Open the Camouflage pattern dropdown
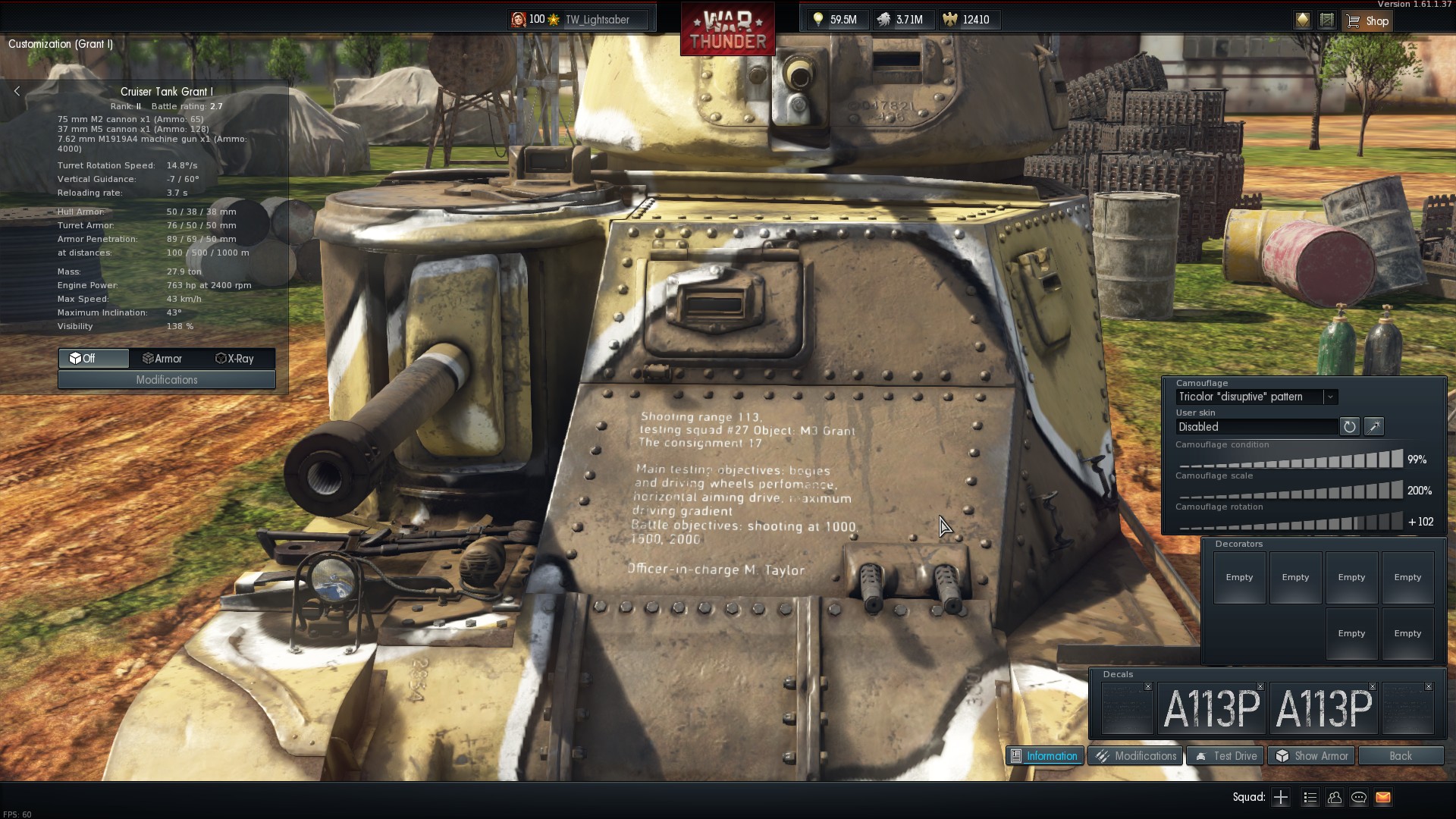This screenshot has height=819, width=1456. 1330,397
